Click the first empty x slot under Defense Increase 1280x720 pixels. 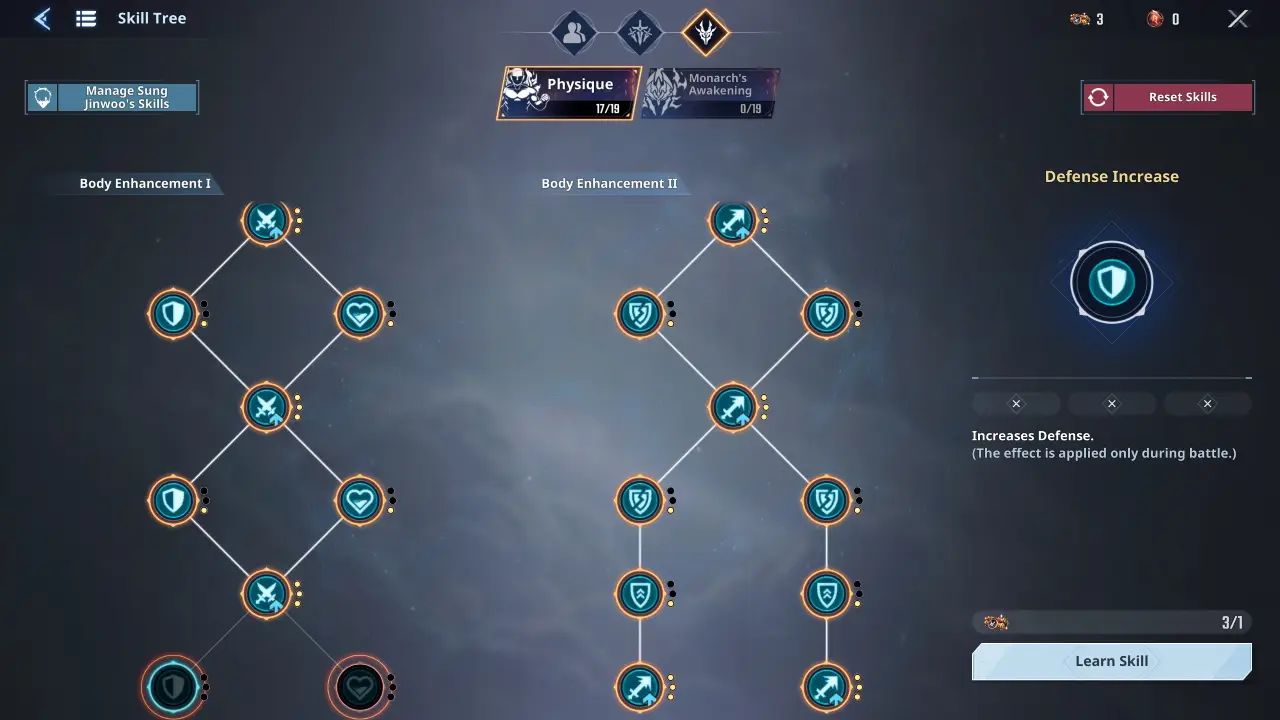1016,403
